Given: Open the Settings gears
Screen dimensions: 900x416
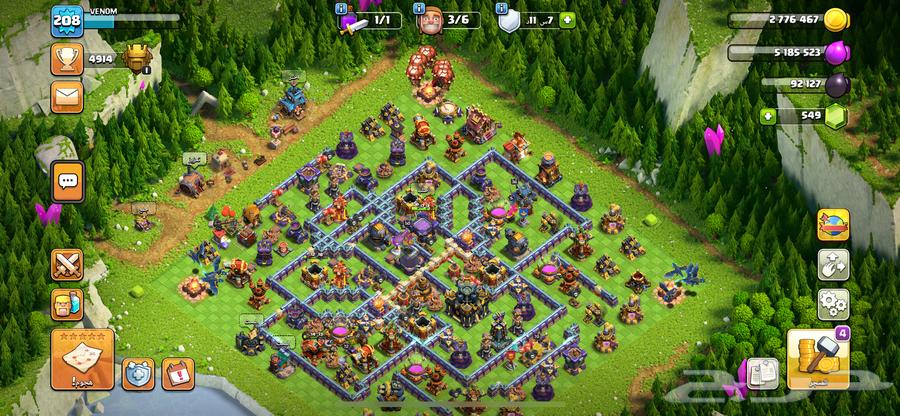Looking at the screenshot, I should tap(832, 303).
